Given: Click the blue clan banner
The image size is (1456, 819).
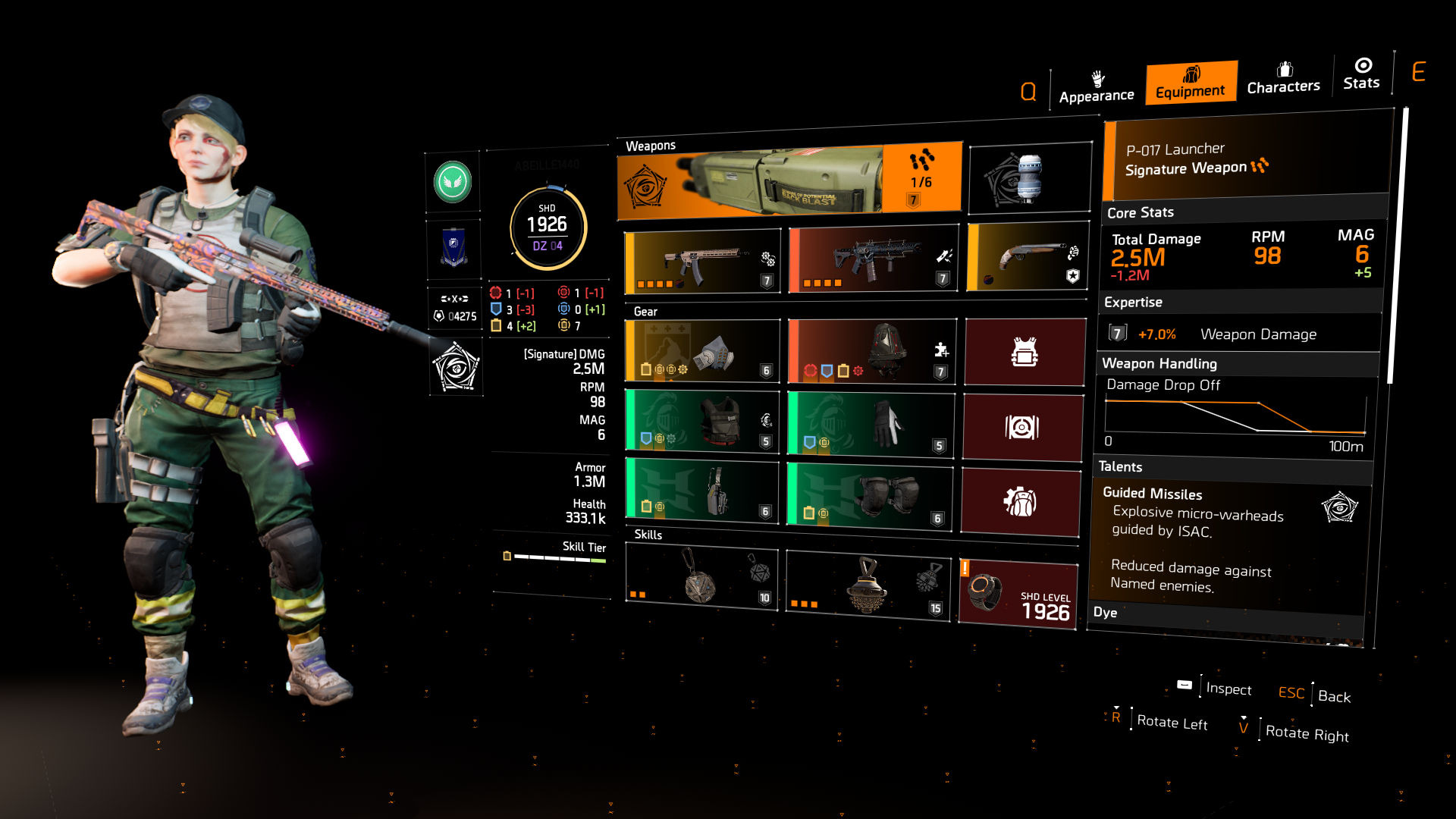Looking at the screenshot, I should pos(454,248).
